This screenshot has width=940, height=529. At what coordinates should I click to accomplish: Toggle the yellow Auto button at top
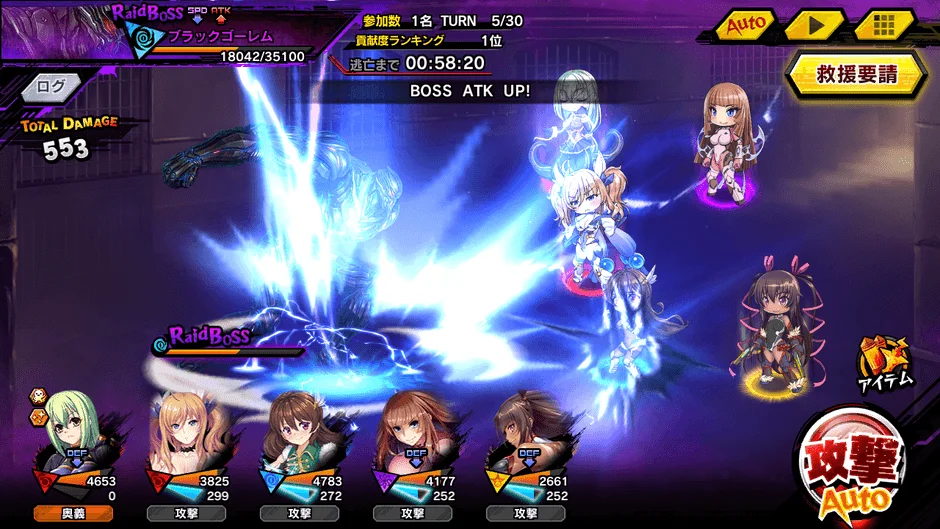pyautogui.click(x=745, y=24)
